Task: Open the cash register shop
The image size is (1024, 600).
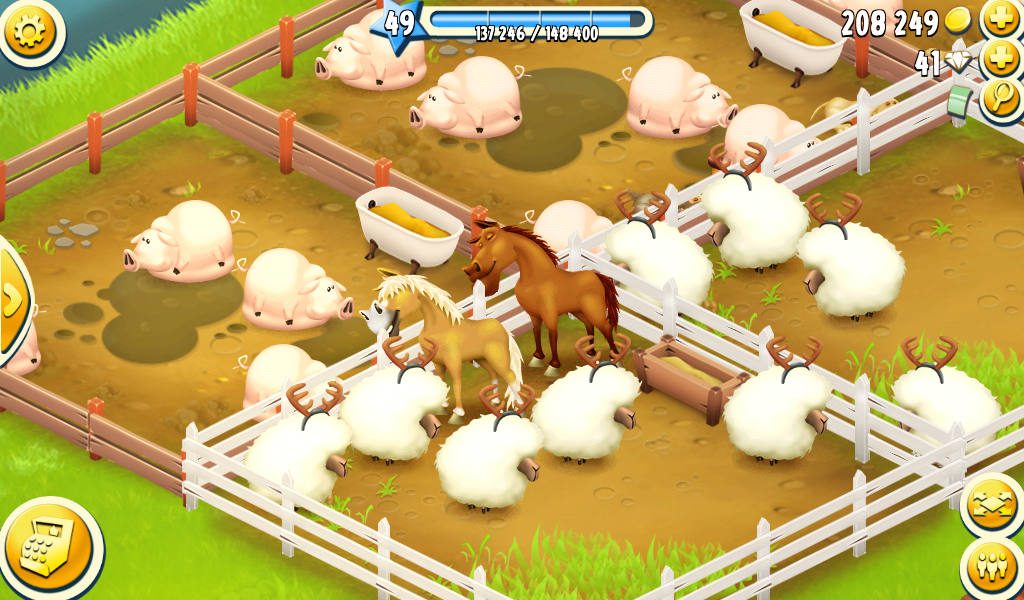Action: 48,546
